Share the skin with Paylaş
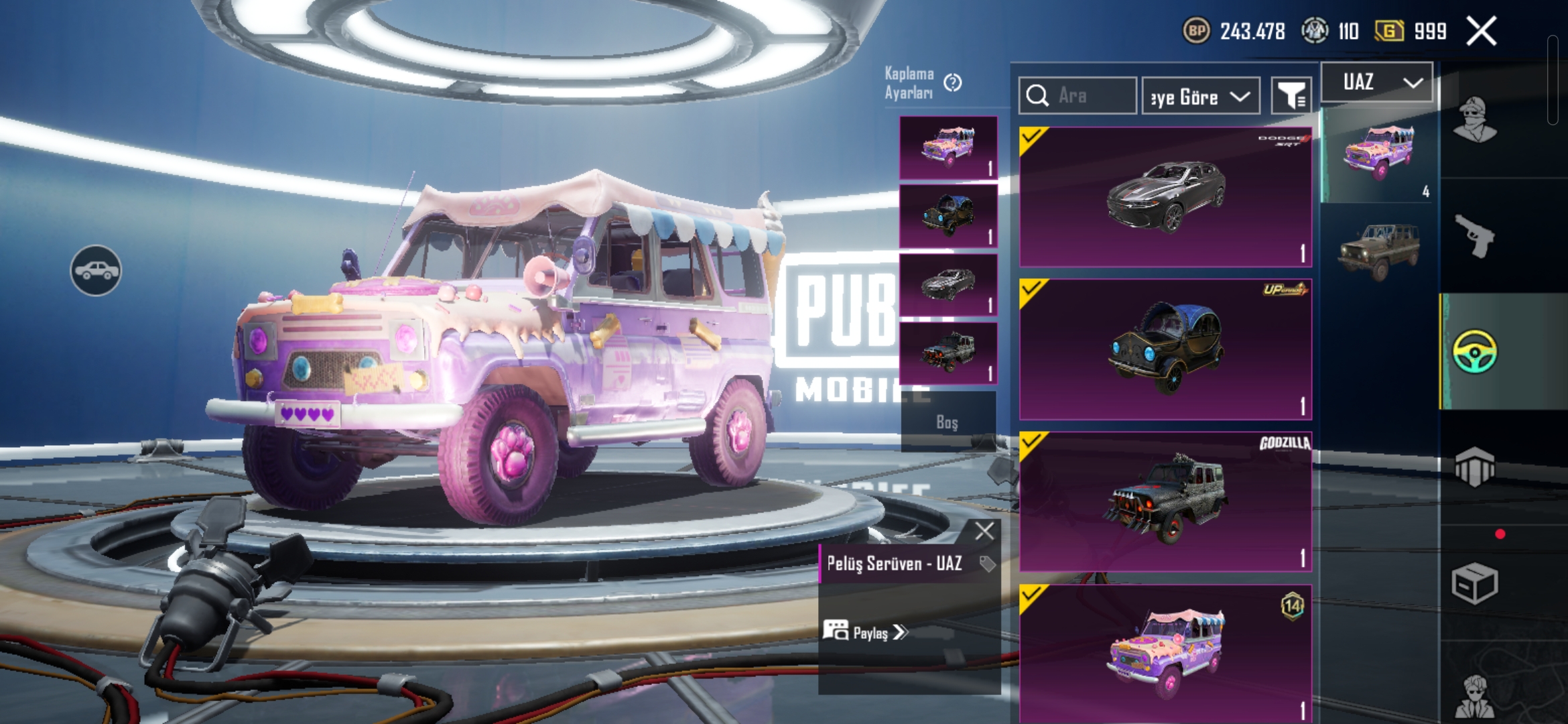Image resolution: width=1568 pixels, height=724 pixels. tap(865, 632)
